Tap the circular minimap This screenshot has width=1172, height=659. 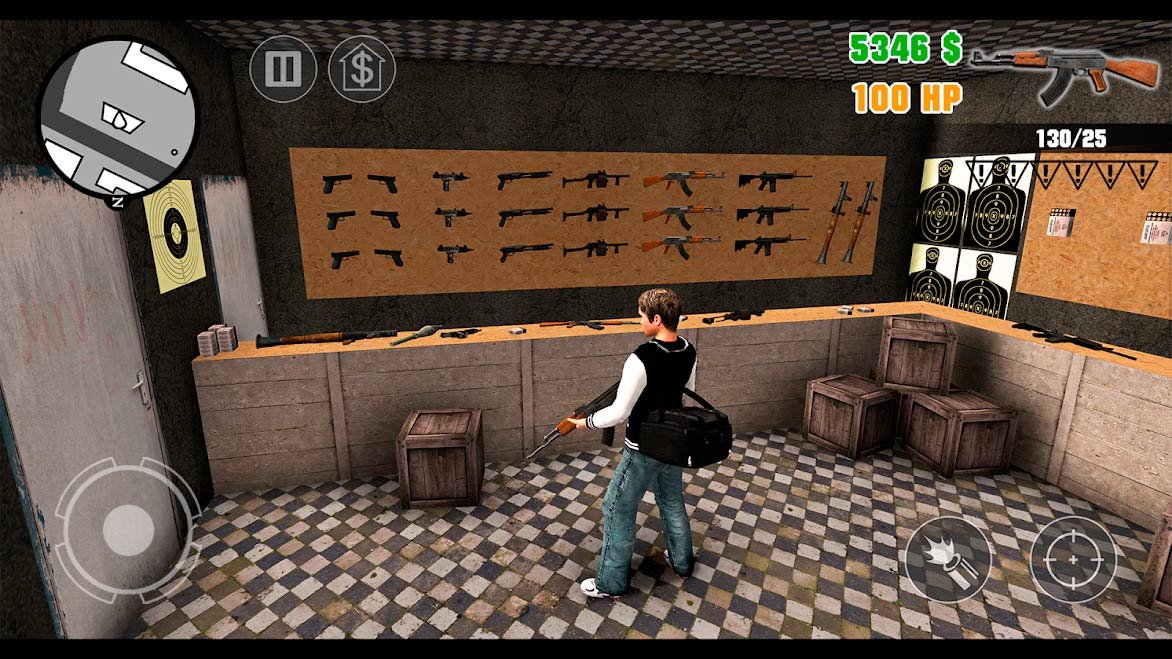click(119, 118)
